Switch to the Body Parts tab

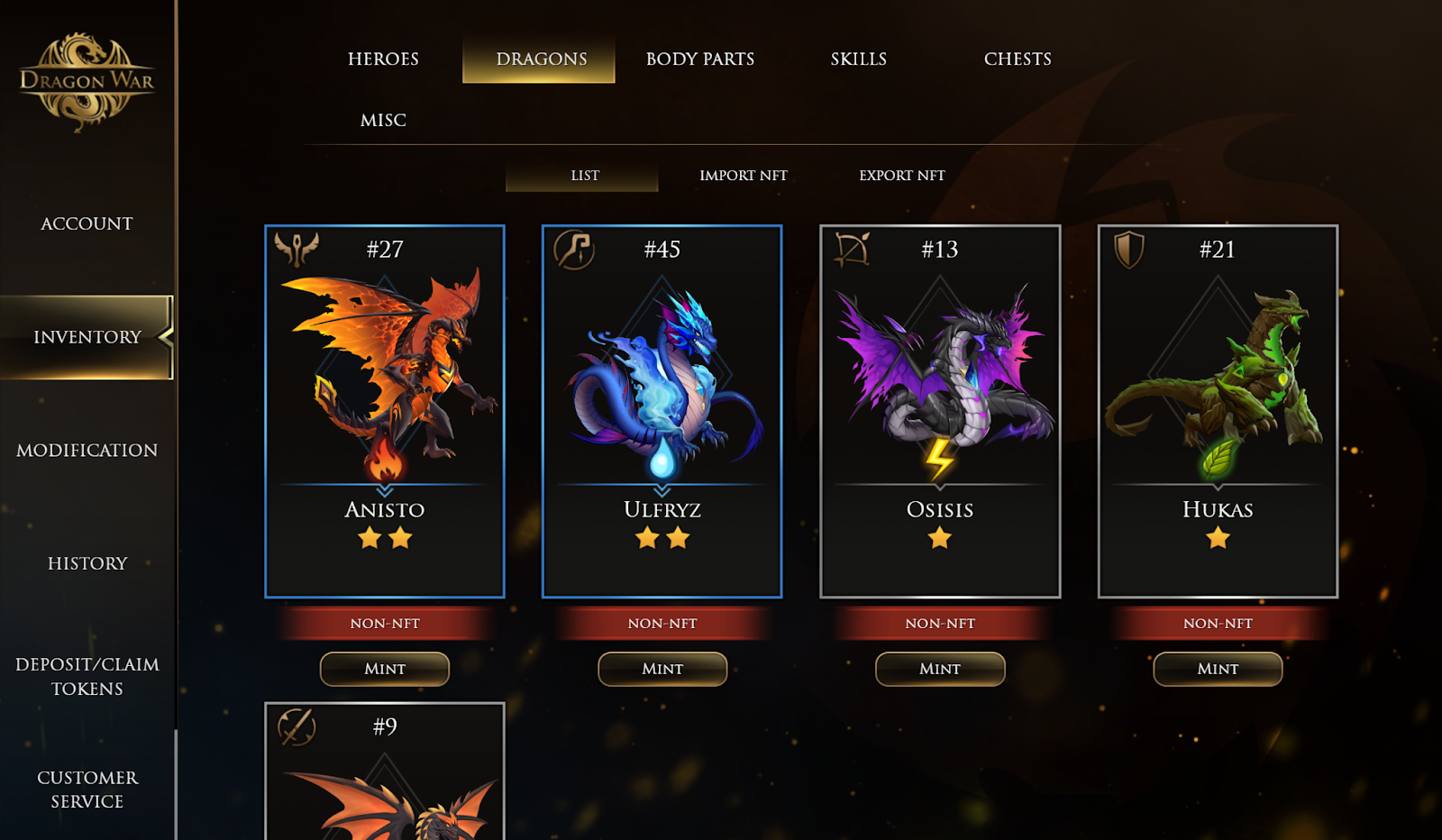point(700,59)
